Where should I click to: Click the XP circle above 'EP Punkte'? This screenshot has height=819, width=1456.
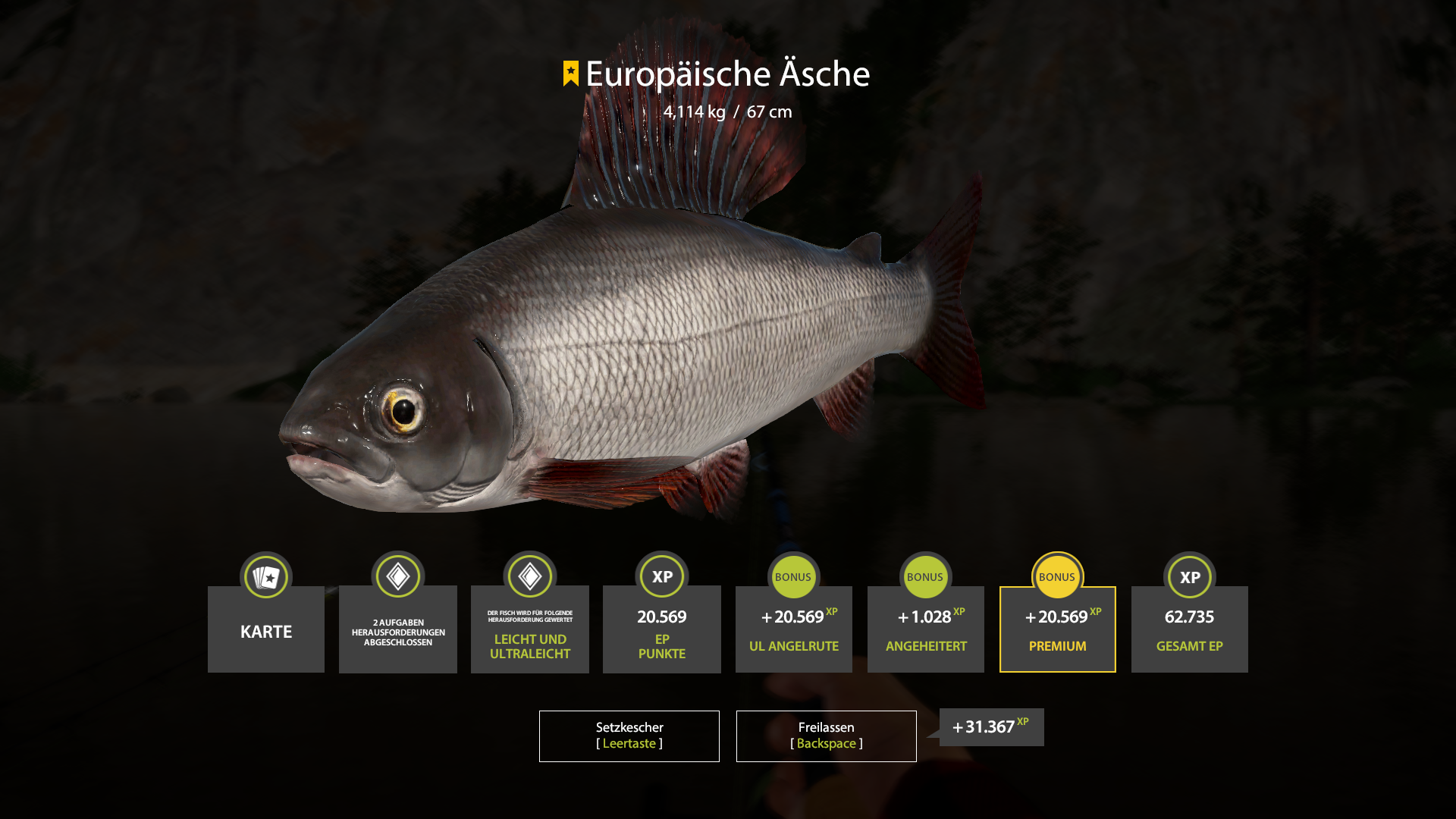(662, 576)
